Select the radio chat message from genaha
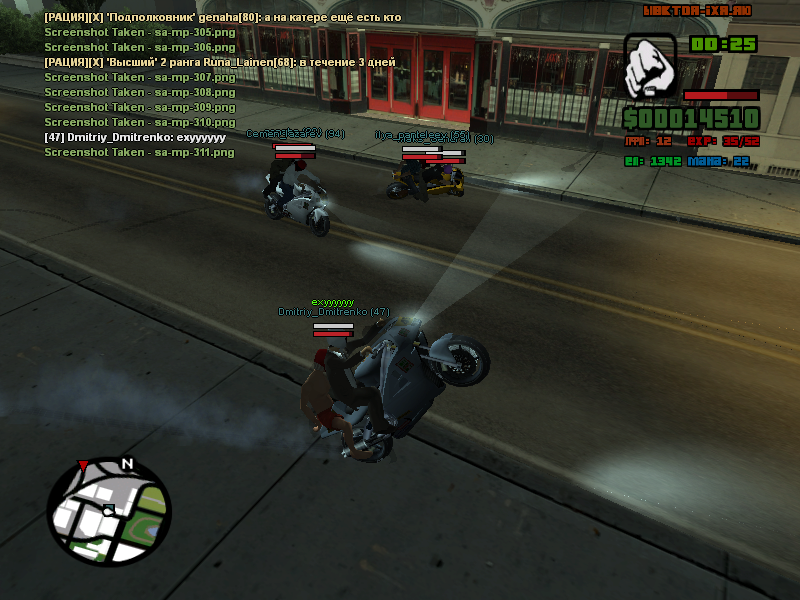Viewport: 800px width, 600px height. point(222,18)
